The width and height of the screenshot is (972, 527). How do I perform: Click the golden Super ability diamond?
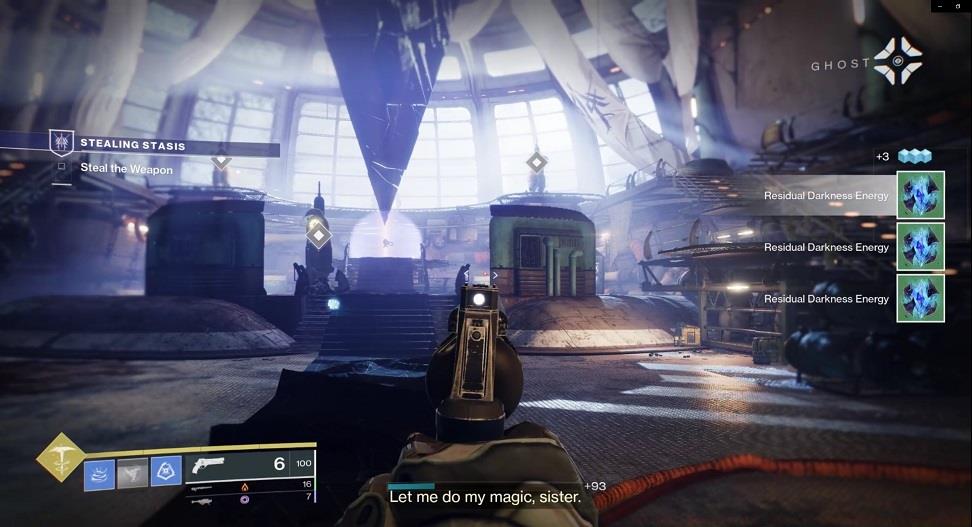point(59,457)
